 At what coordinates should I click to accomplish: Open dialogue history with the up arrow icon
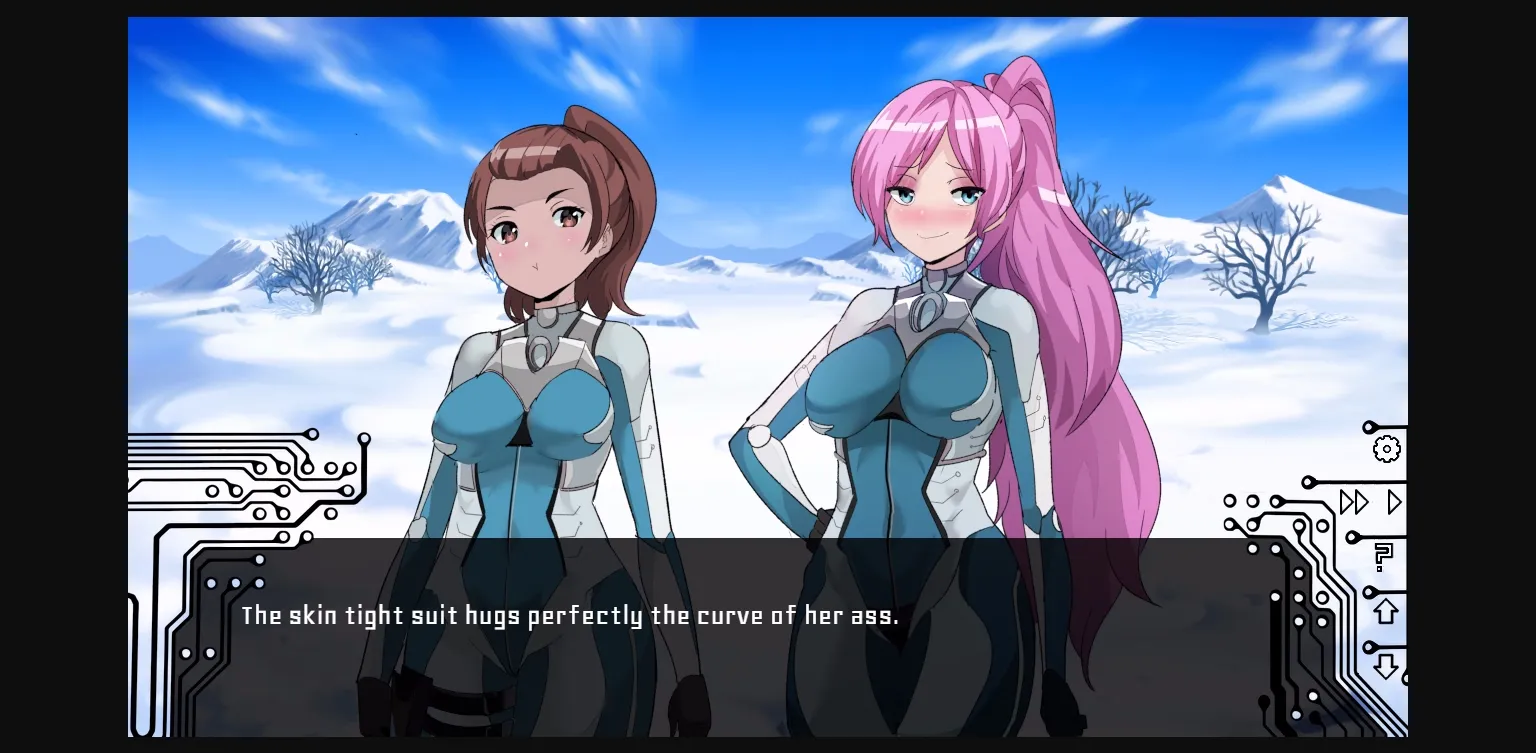tap(1385, 611)
